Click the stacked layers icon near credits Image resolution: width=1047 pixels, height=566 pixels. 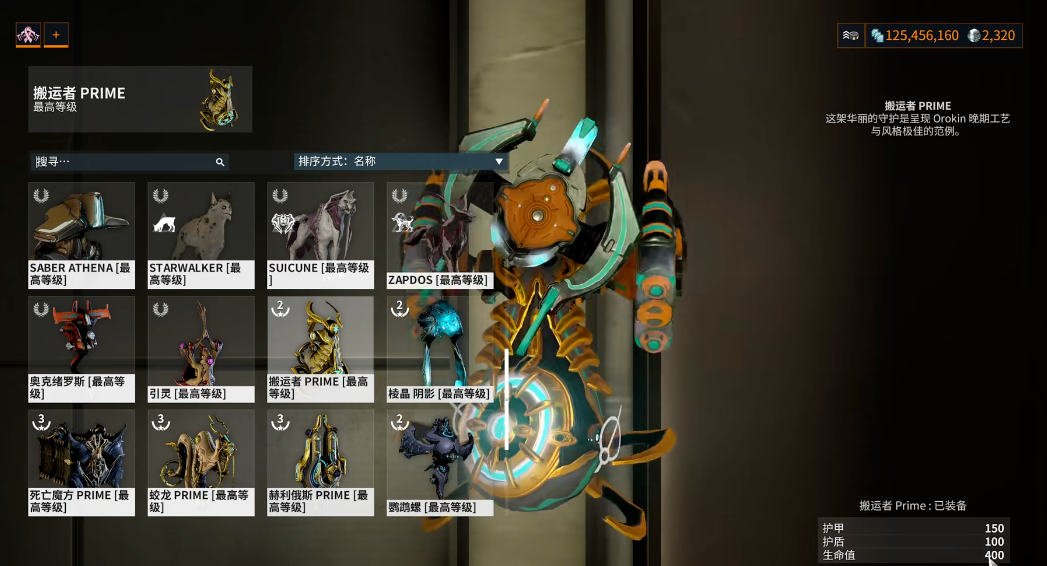pos(850,36)
